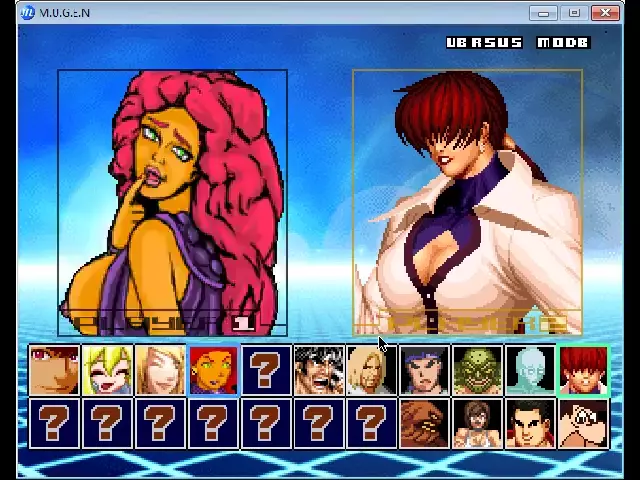640x480 pixels.
Task: Choose the brown rock creature portrait
Action: (x=425, y=423)
